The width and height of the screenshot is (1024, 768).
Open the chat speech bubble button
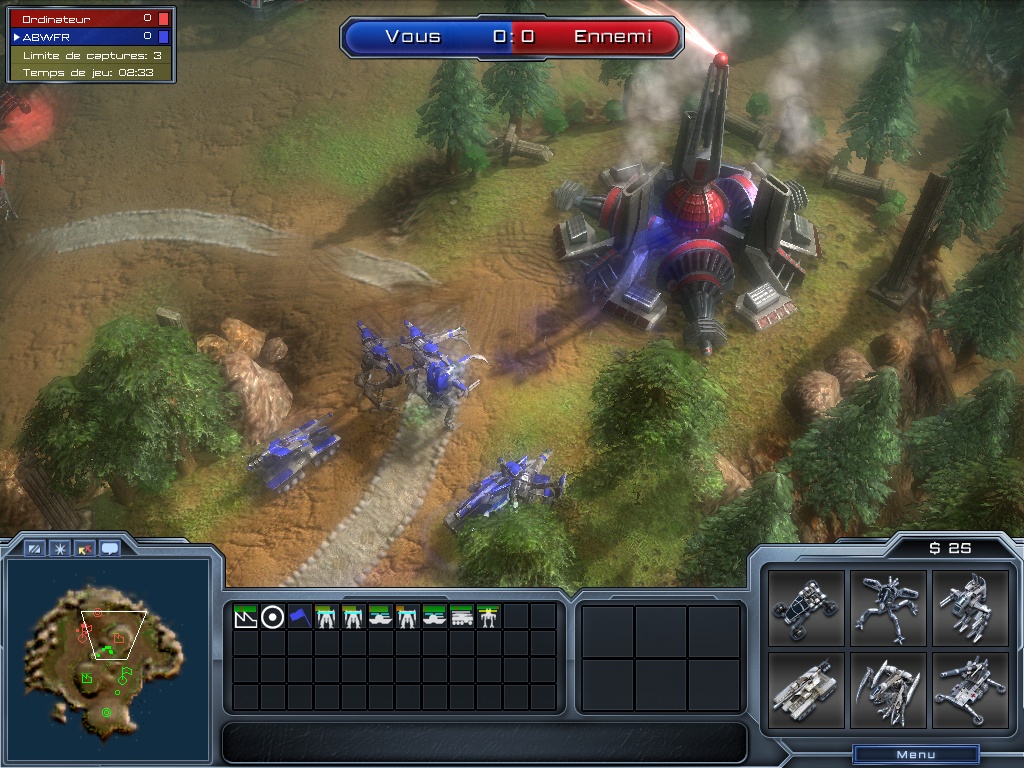pyautogui.click(x=109, y=548)
